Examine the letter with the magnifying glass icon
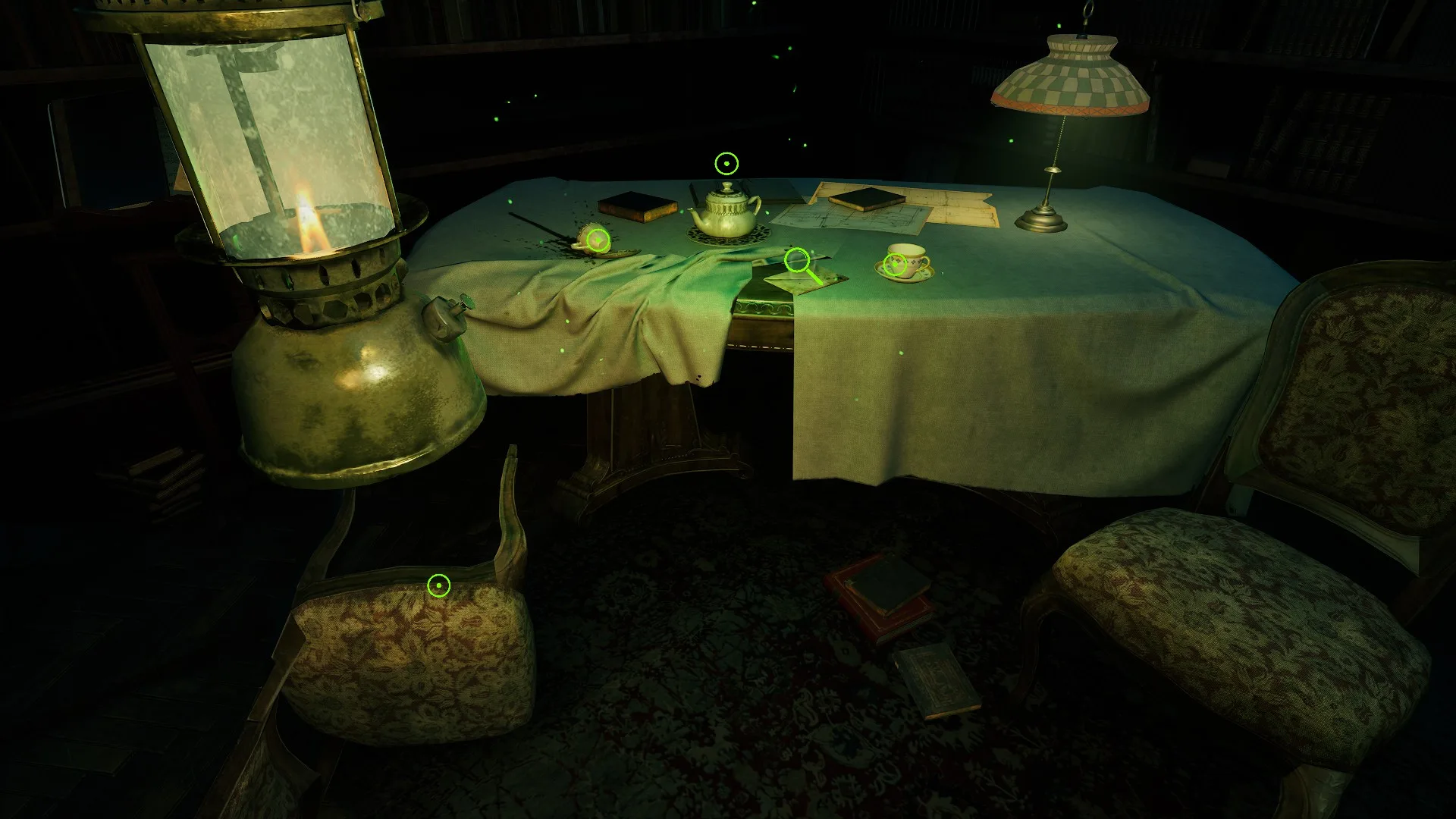The width and height of the screenshot is (1456, 819). [x=796, y=261]
